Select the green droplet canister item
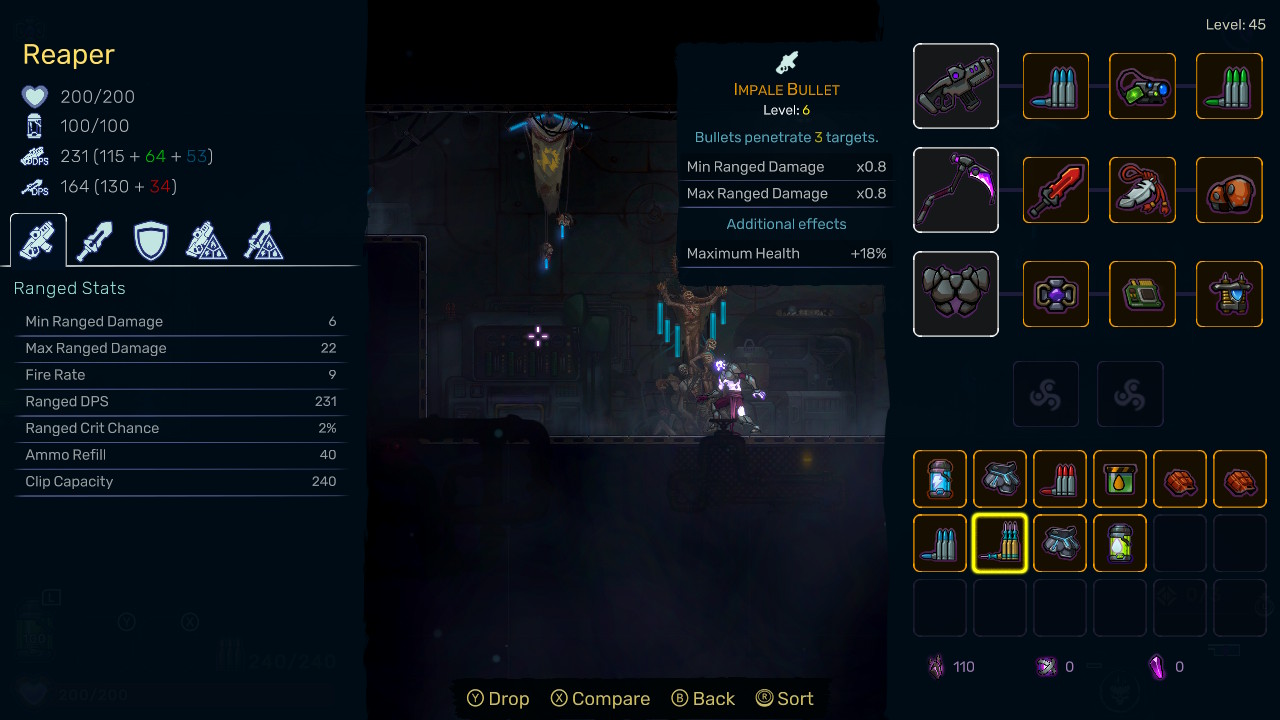This screenshot has height=720, width=1280. click(1120, 543)
